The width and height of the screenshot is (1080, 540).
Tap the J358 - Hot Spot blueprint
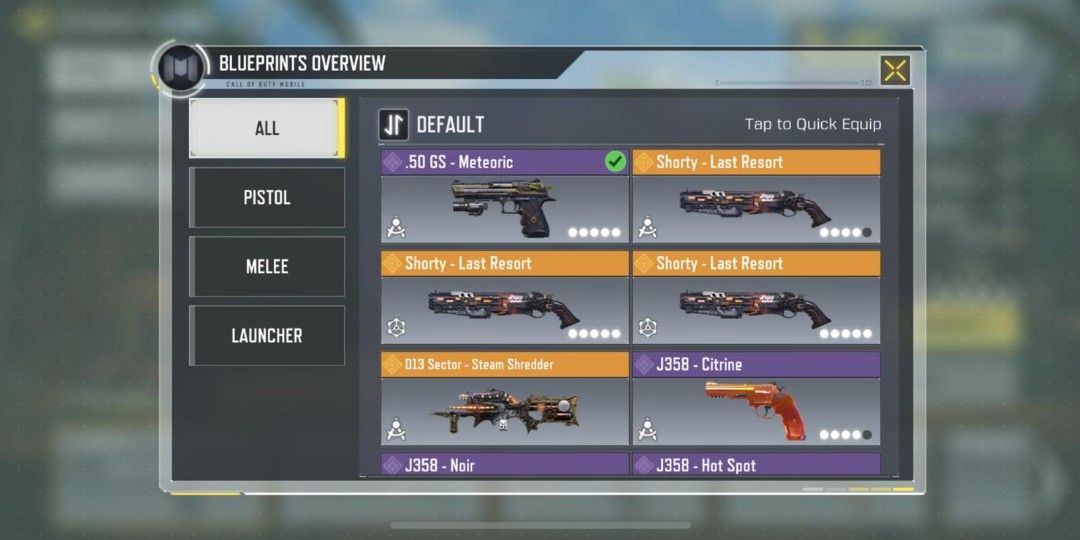tap(756, 465)
